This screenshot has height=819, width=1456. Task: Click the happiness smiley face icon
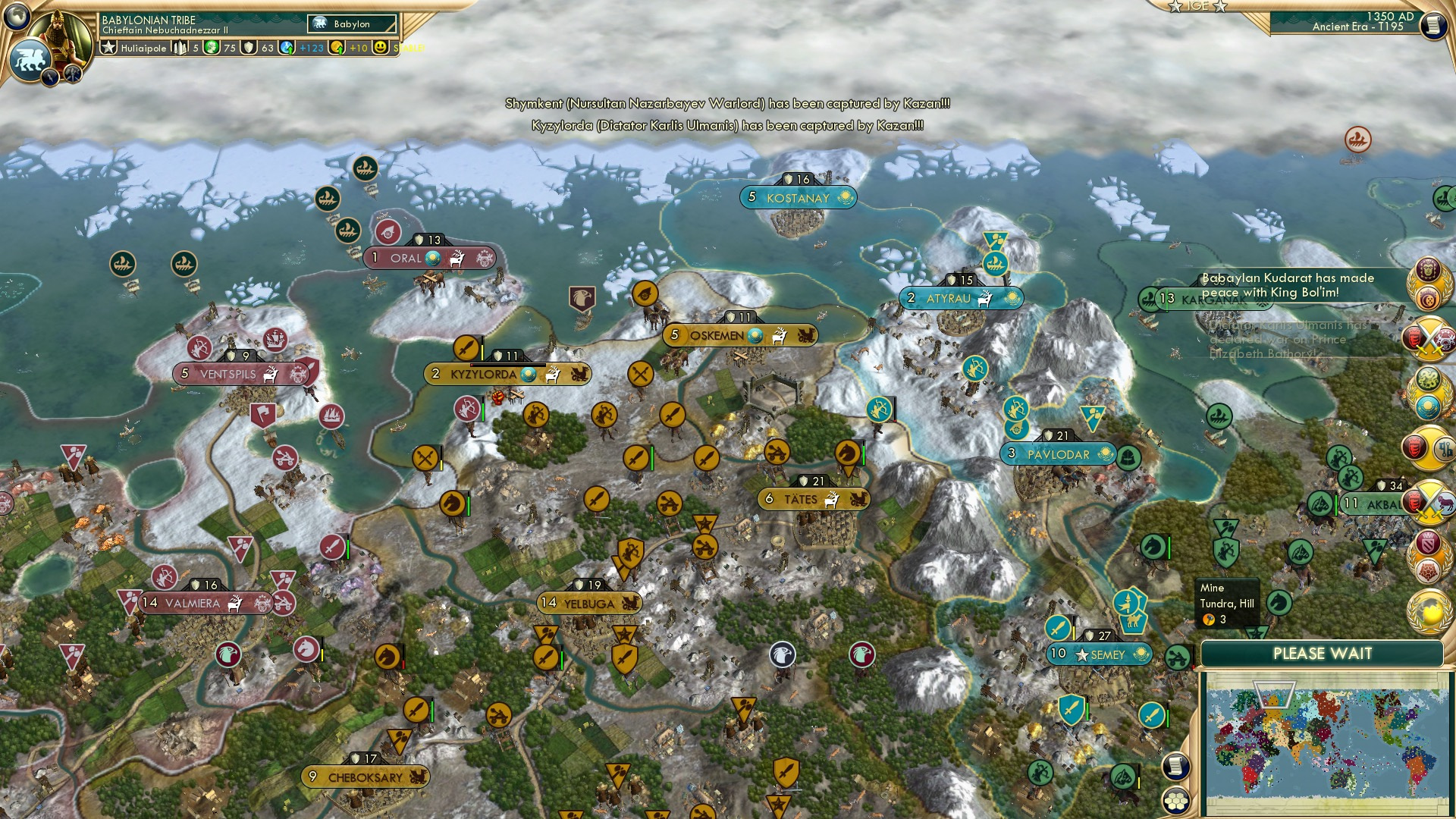(381, 49)
